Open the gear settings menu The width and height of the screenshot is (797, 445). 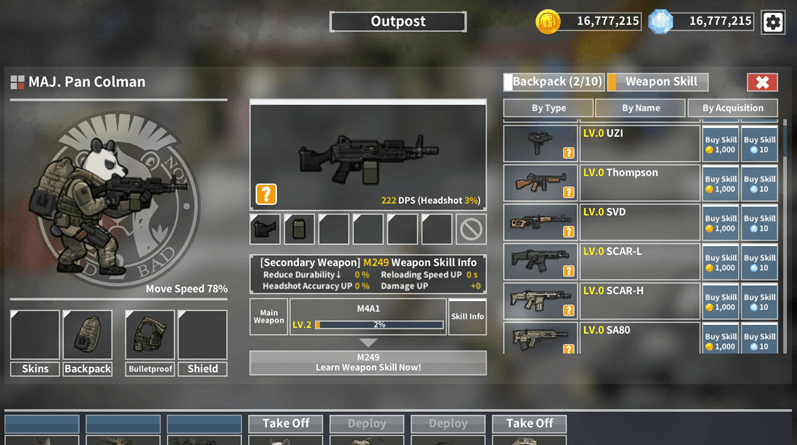coord(773,22)
